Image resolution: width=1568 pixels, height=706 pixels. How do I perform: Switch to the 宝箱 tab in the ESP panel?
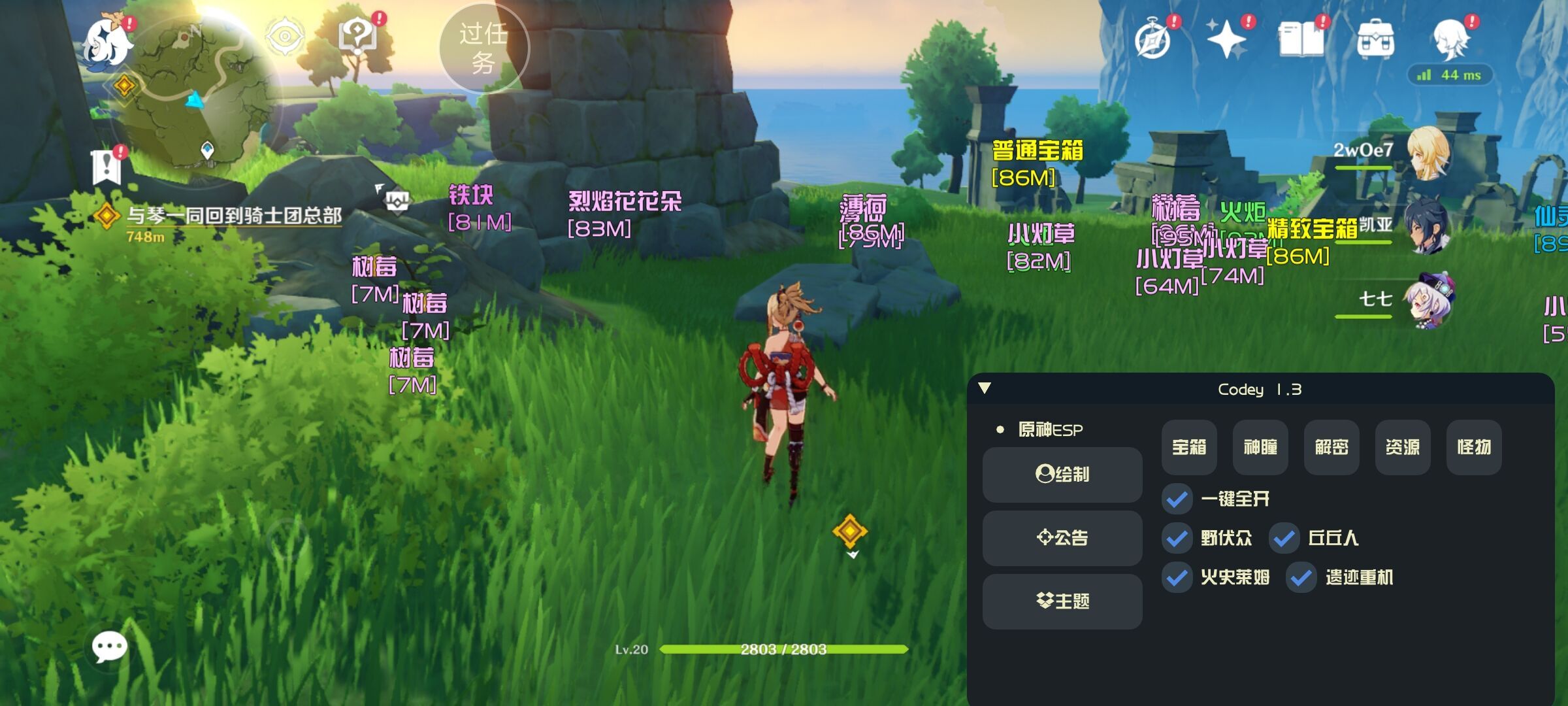1188,448
